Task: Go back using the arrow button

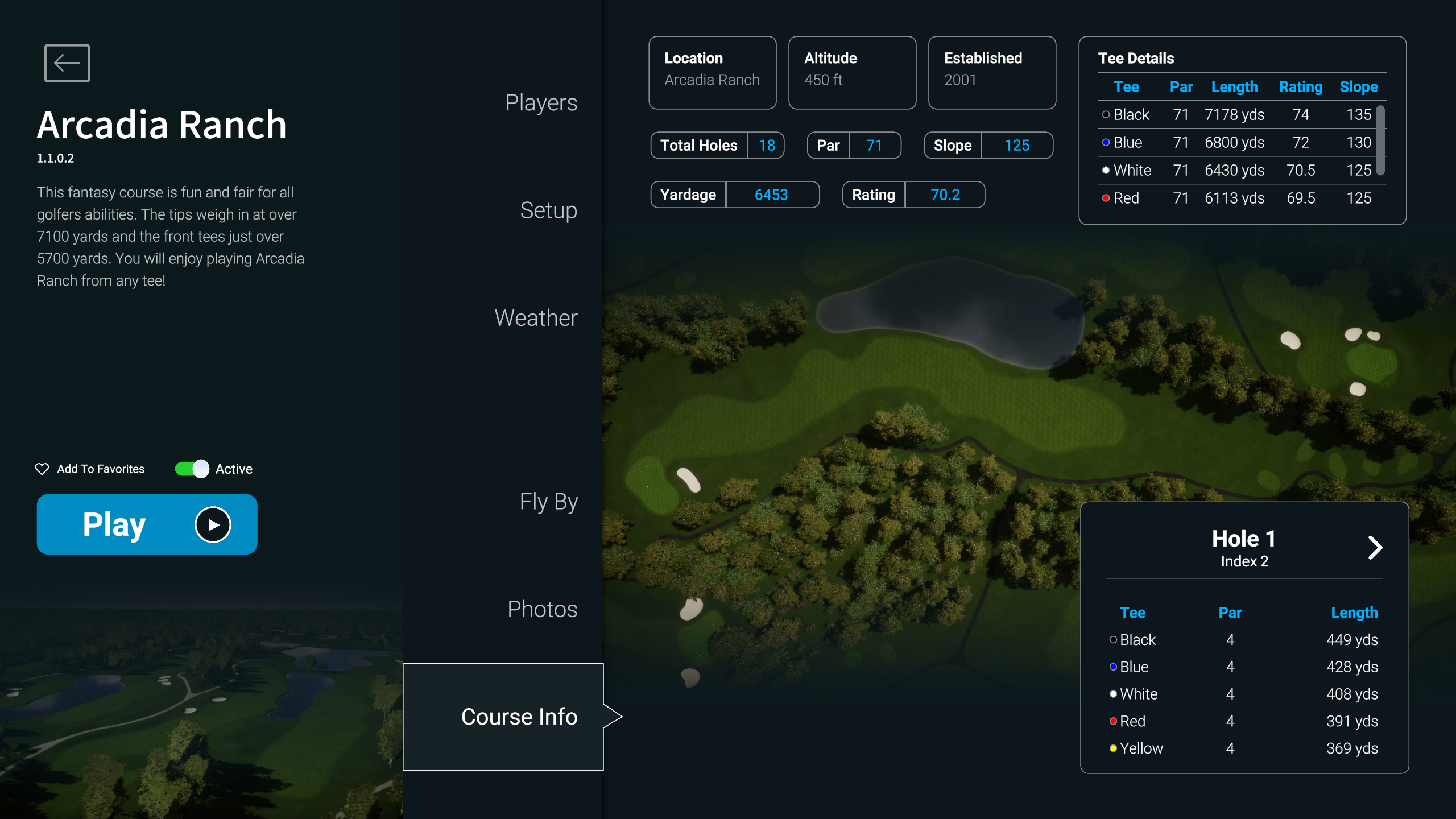Action: (67, 63)
